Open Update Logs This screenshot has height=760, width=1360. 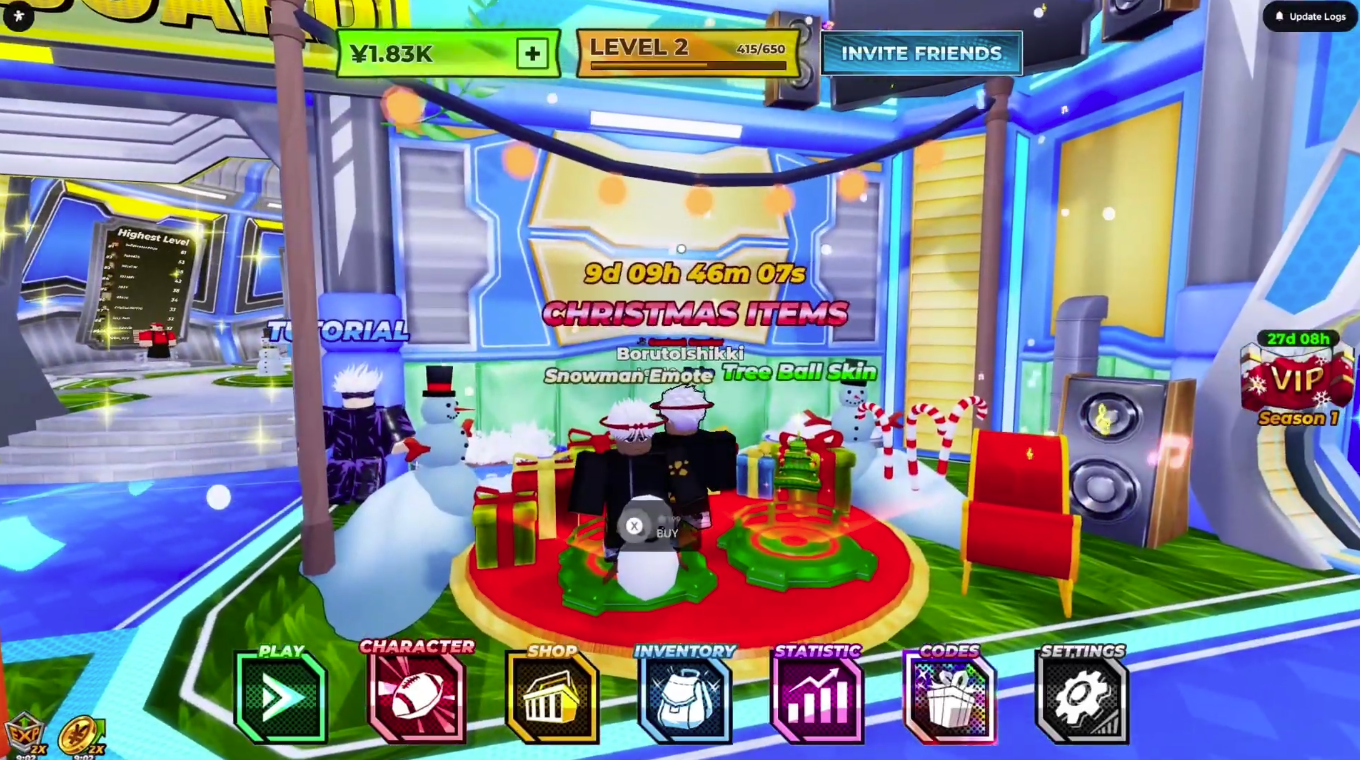[x=1308, y=16]
